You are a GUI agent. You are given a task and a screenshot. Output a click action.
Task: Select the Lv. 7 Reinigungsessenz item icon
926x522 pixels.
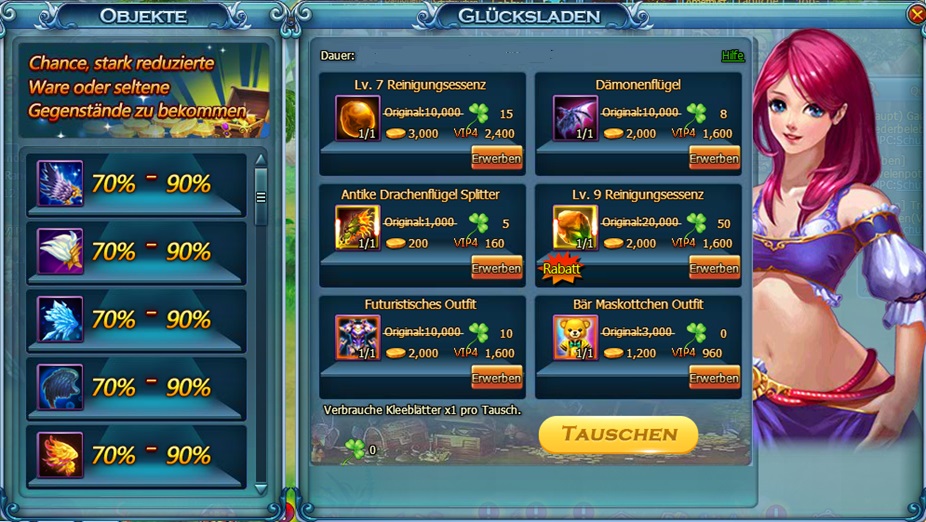coord(357,118)
